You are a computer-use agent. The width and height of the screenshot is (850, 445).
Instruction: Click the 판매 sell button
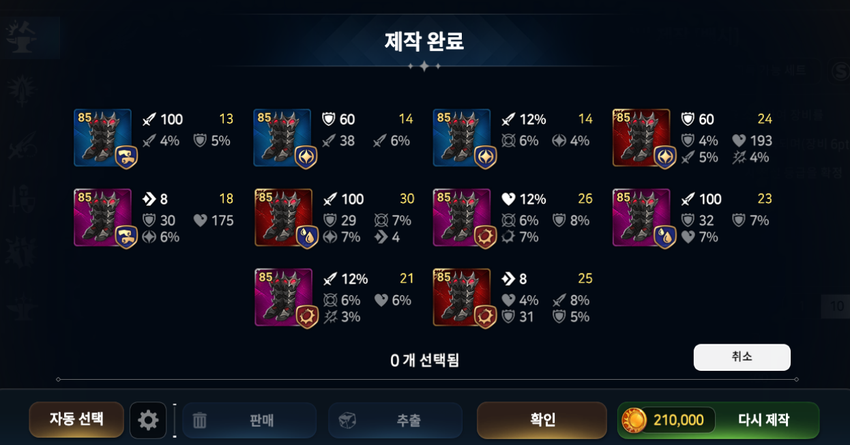248,420
